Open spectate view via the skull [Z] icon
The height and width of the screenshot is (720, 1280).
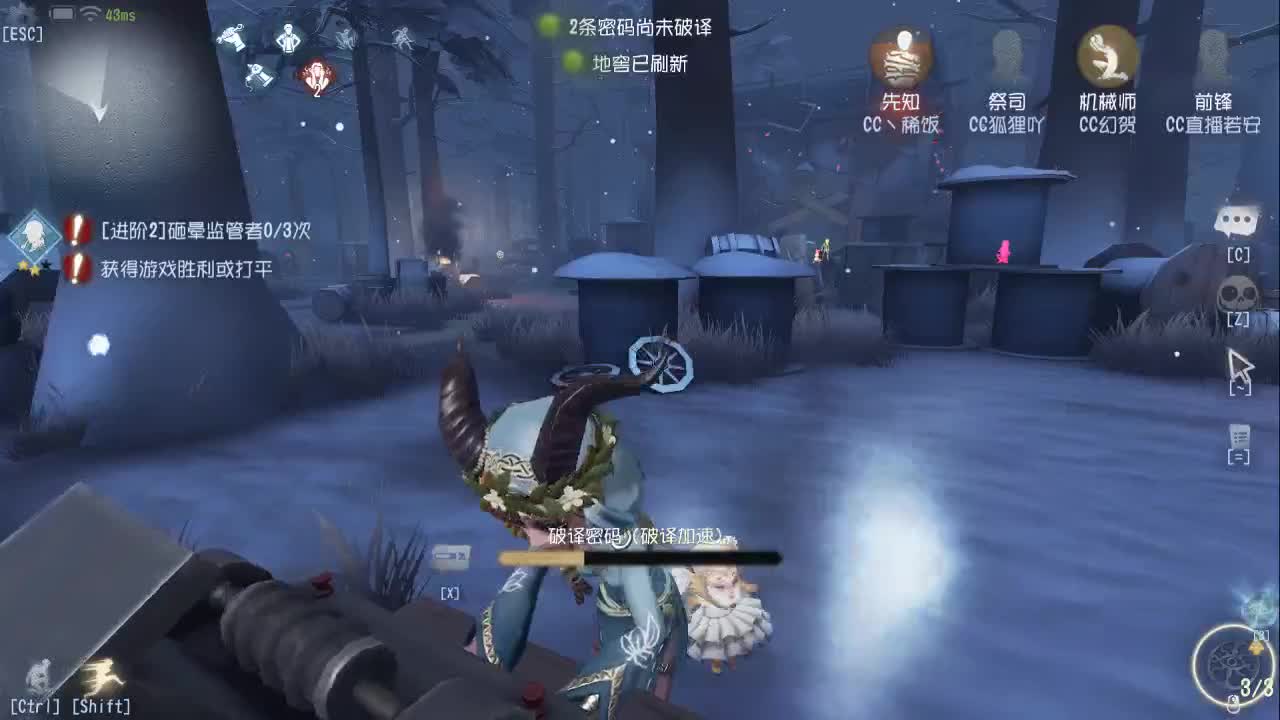point(1237,293)
